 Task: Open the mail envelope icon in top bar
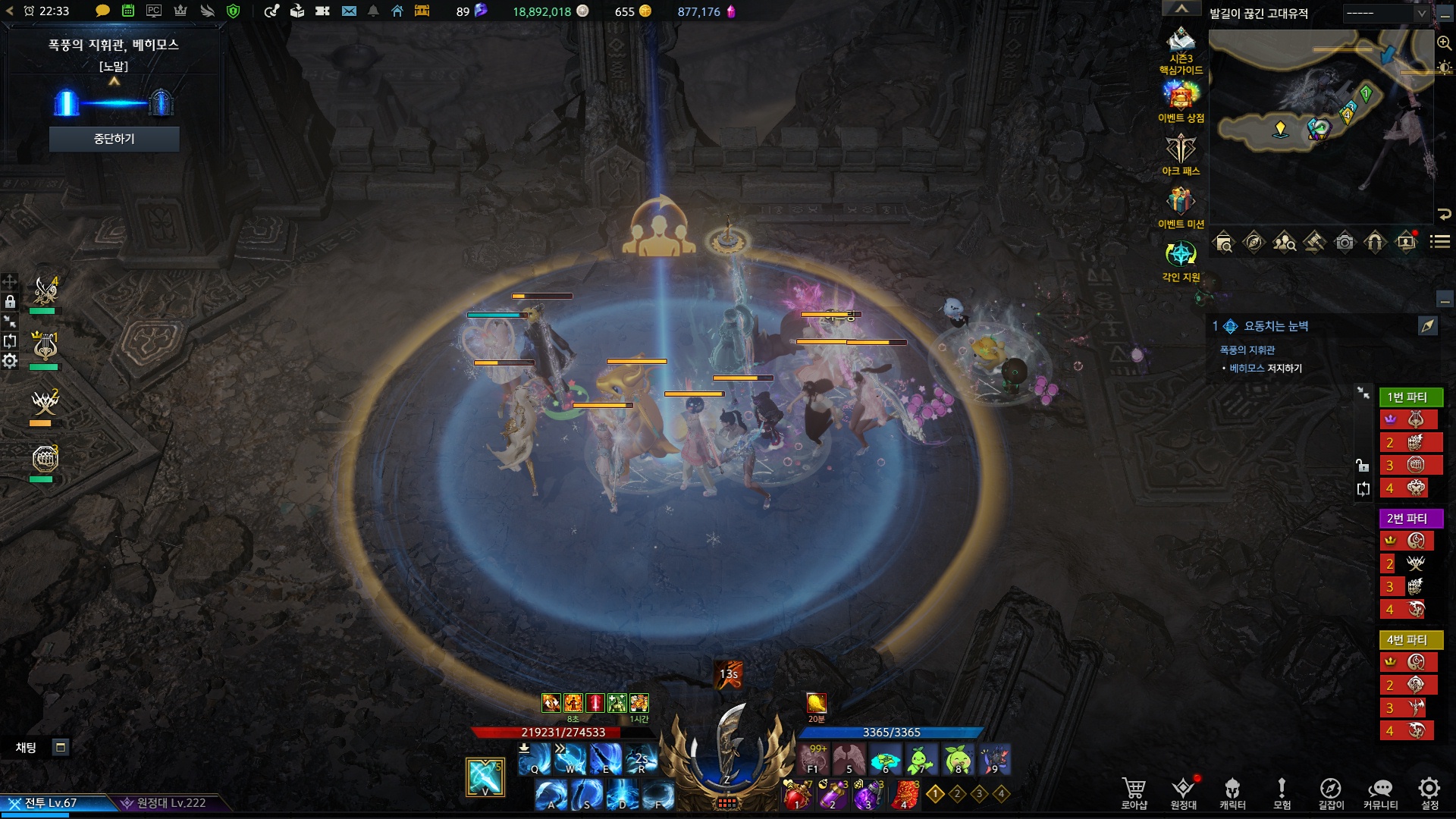349,11
